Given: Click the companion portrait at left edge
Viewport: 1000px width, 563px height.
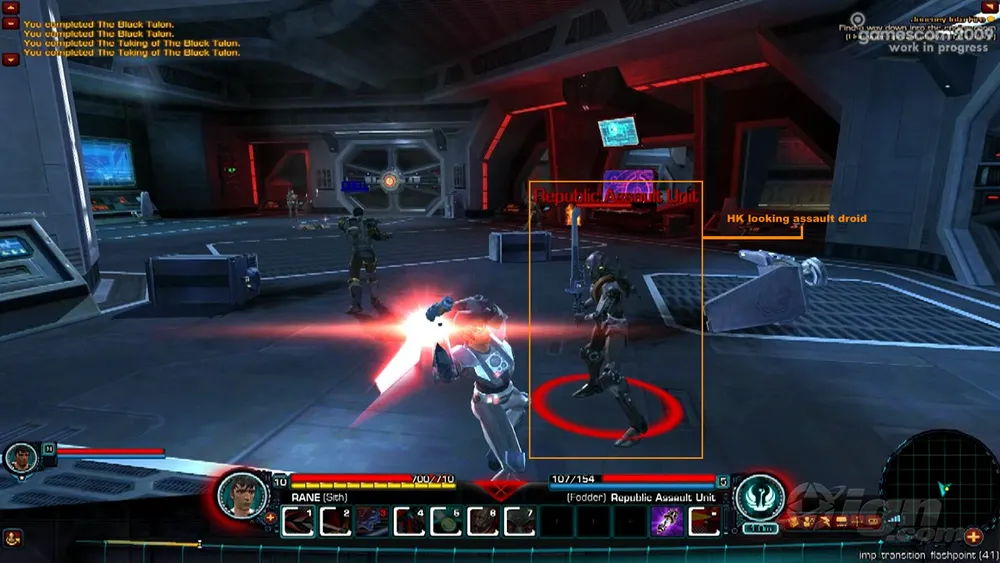Looking at the screenshot, I should pyautogui.click(x=20, y=458).
